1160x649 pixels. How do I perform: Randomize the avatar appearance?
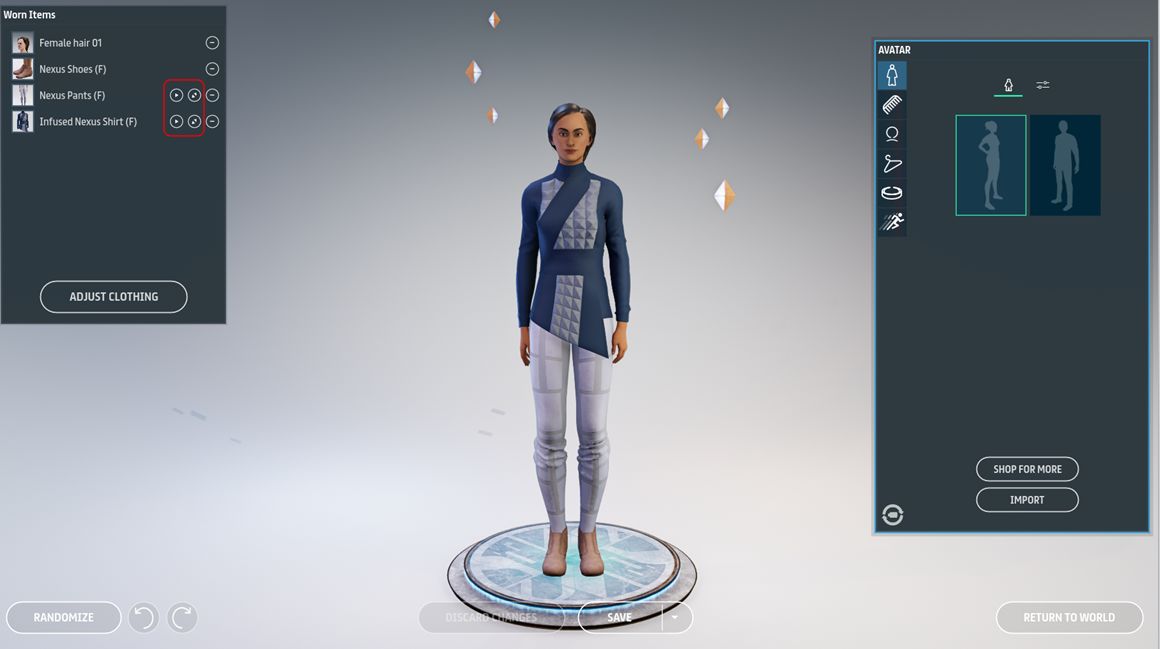[x=63, y=617]
